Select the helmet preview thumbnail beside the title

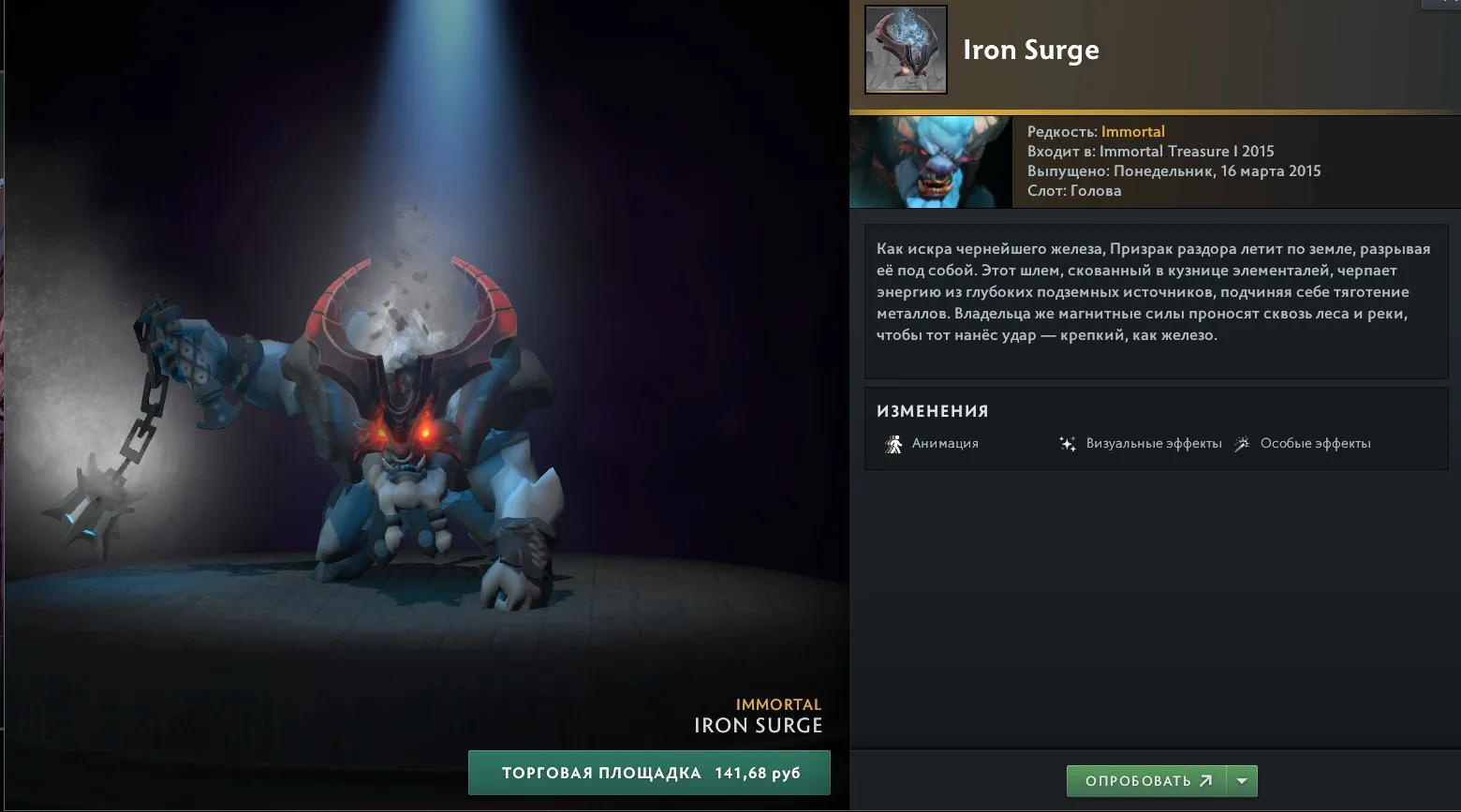tap(904, 50)
